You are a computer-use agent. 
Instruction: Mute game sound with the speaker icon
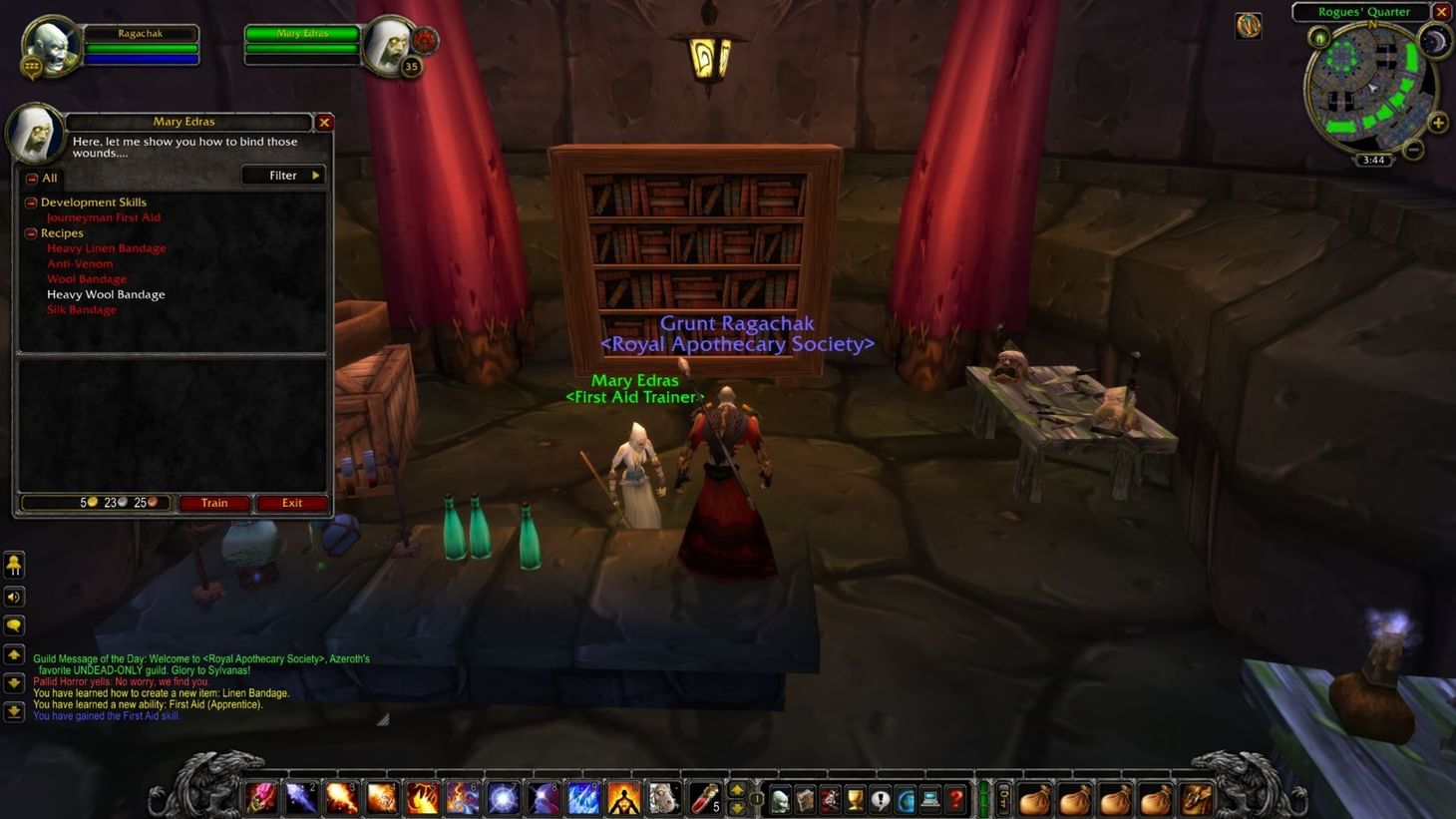[x=14, y=596]
